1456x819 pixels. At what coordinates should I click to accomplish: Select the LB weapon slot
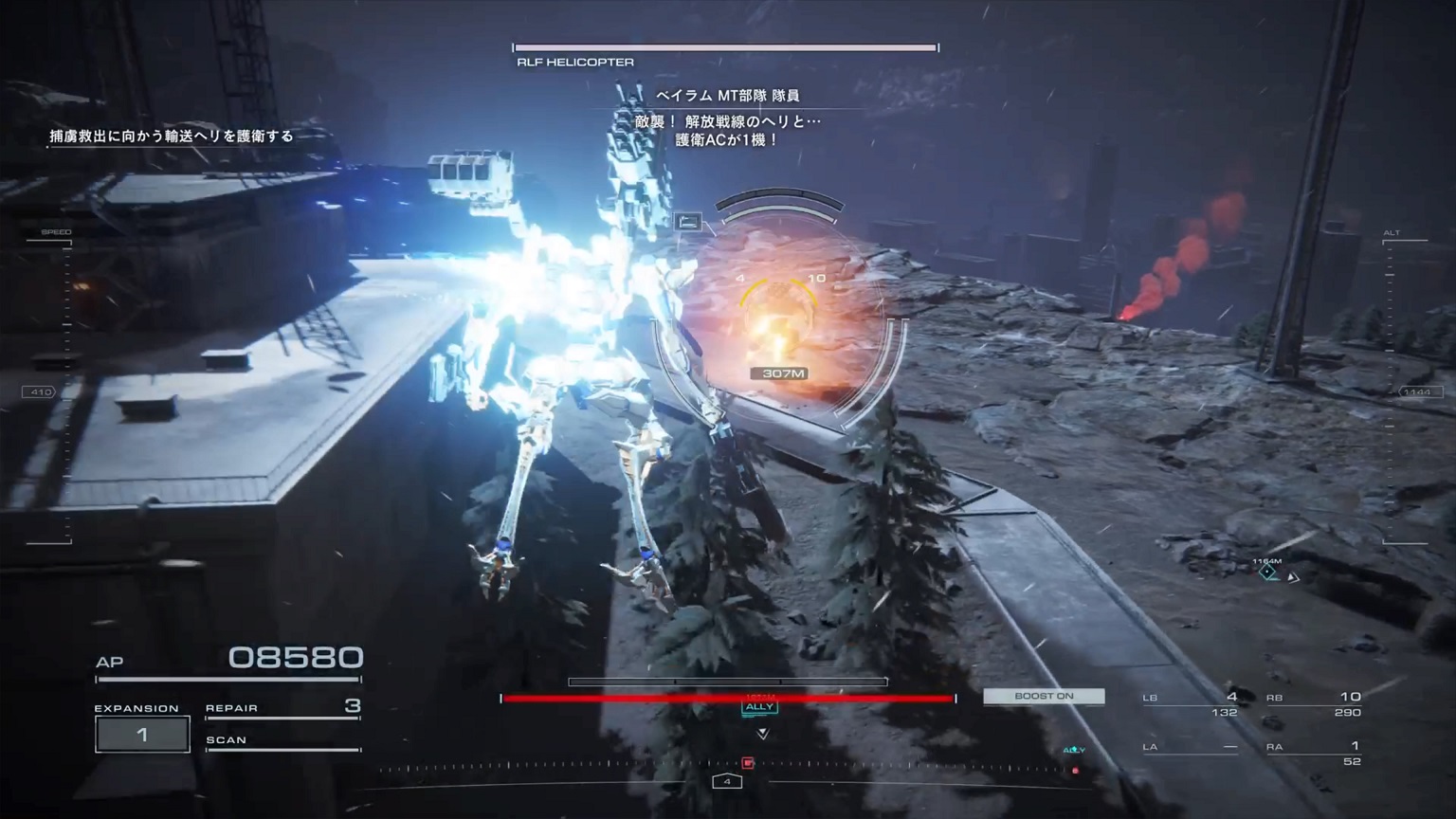click(1191, 704)
